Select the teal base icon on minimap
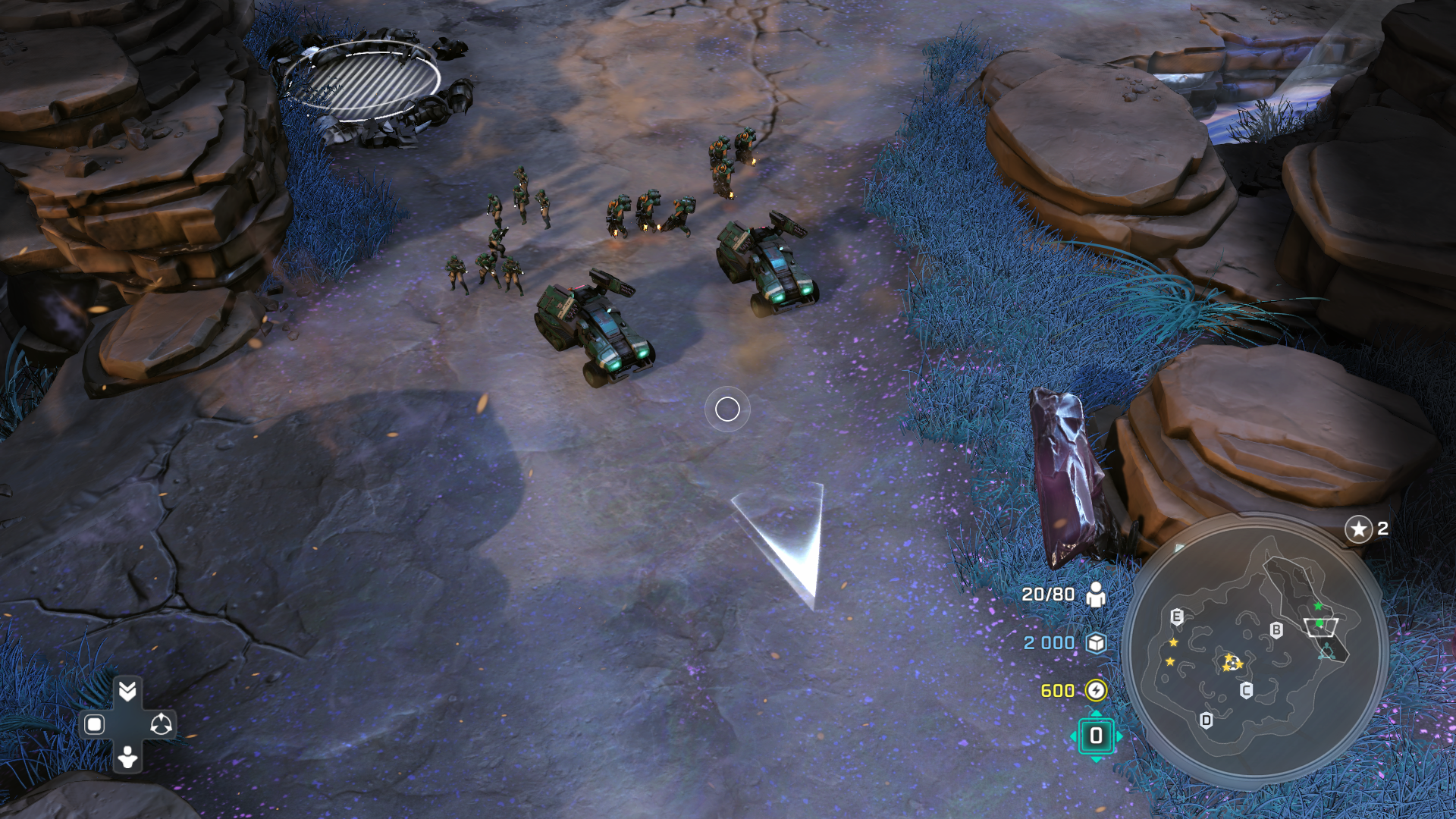Viewport: 1456px width, 819px height. [1327, 651]
